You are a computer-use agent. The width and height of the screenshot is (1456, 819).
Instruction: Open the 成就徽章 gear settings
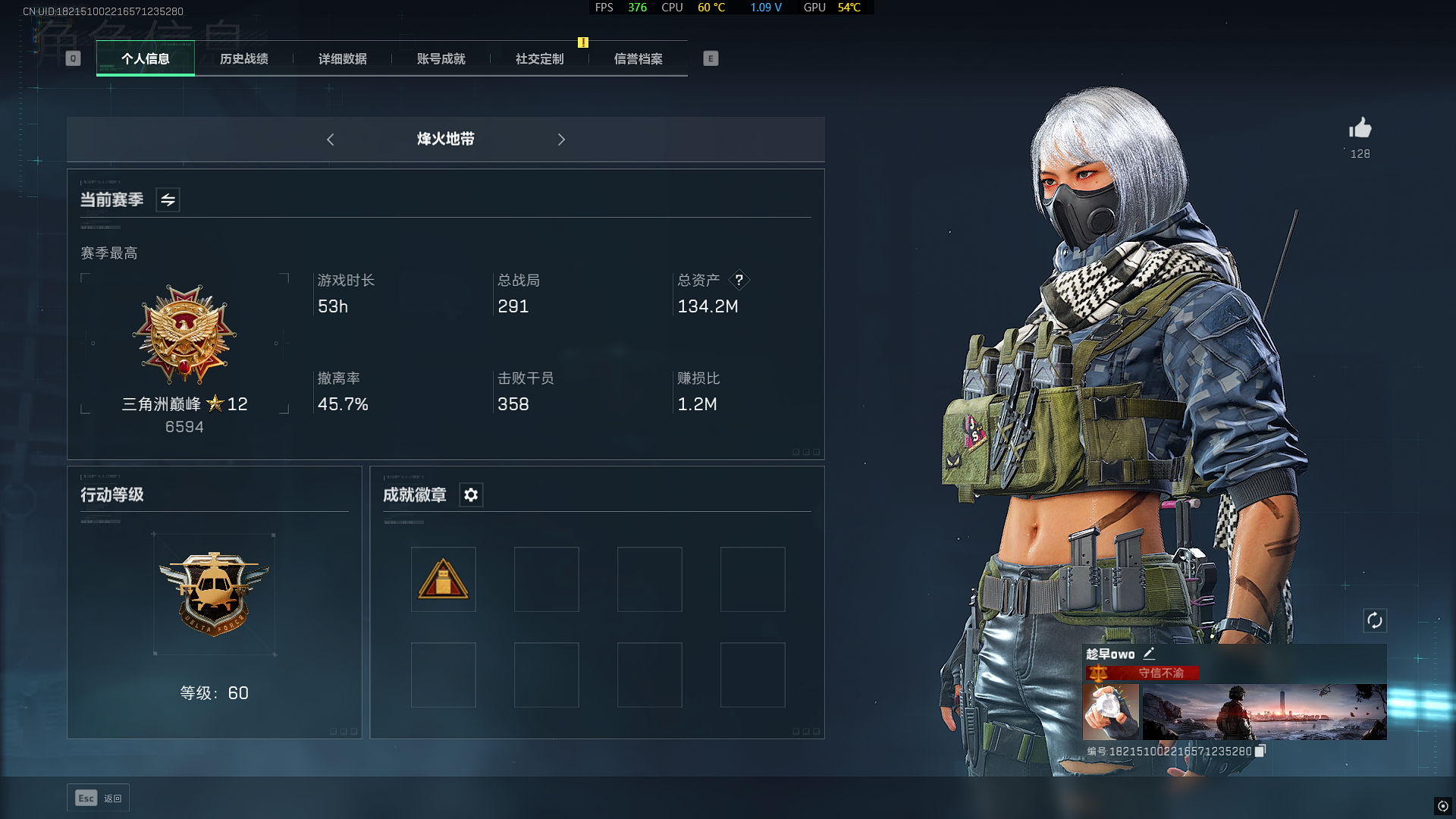tap(471, 495)
